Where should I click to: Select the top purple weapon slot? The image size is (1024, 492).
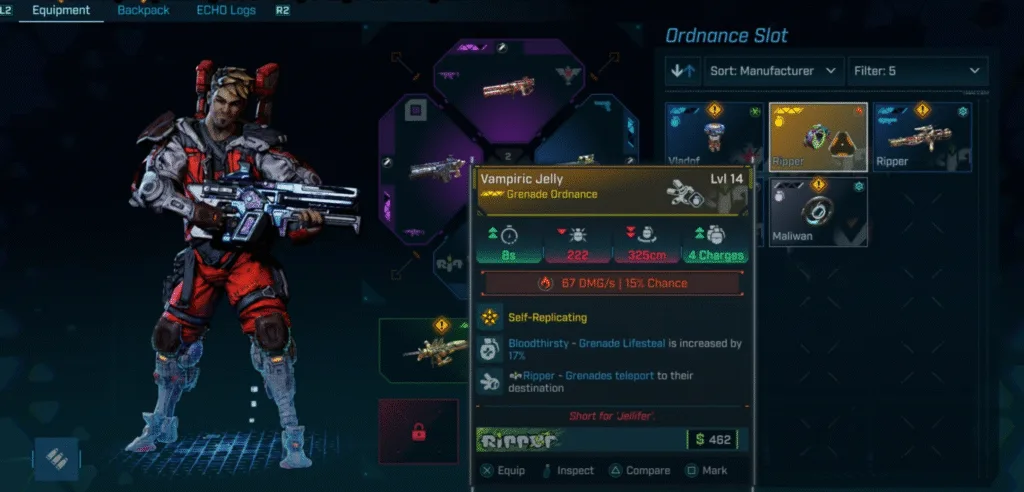(x=507, y=88)
